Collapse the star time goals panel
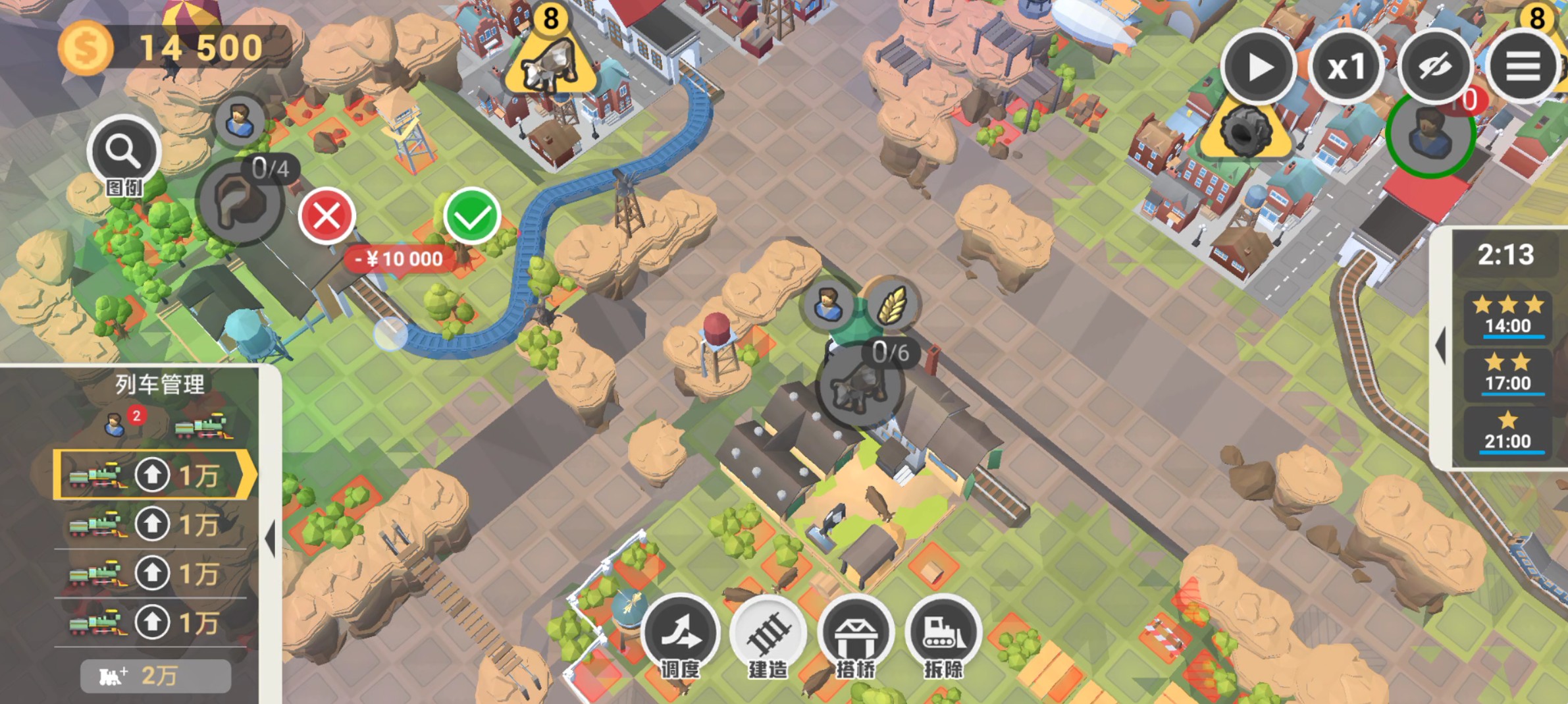 [1440, 344]
